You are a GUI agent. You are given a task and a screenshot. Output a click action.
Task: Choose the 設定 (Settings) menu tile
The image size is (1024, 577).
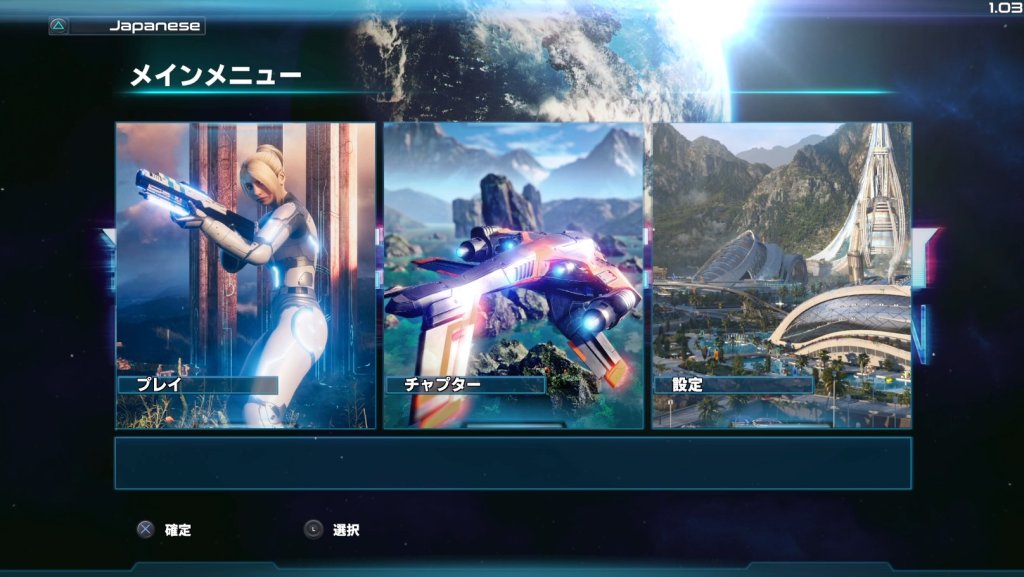[x=781, y=276]
